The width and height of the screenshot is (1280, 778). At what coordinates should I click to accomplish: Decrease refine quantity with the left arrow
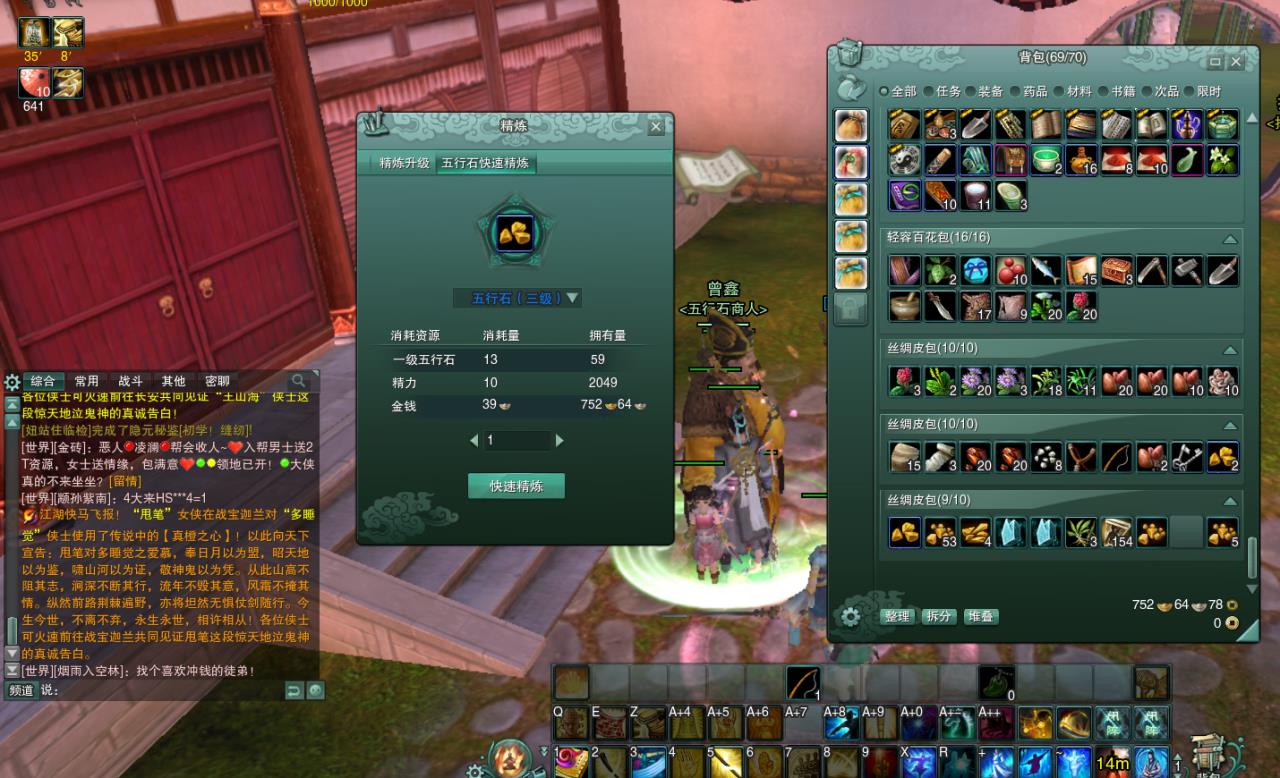pyautogui.click(x=474, y=440)
